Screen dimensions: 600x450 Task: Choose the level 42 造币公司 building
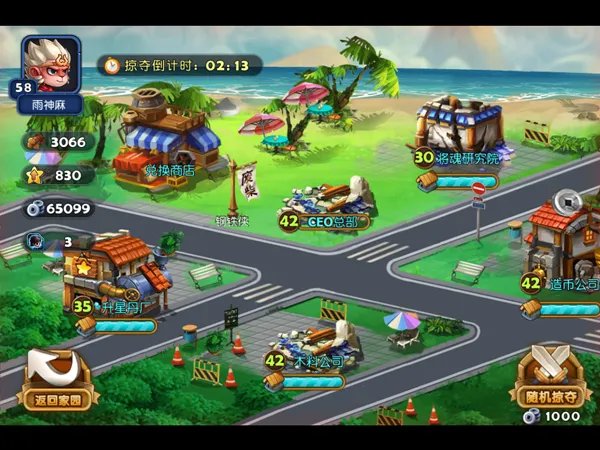(562, 245)
